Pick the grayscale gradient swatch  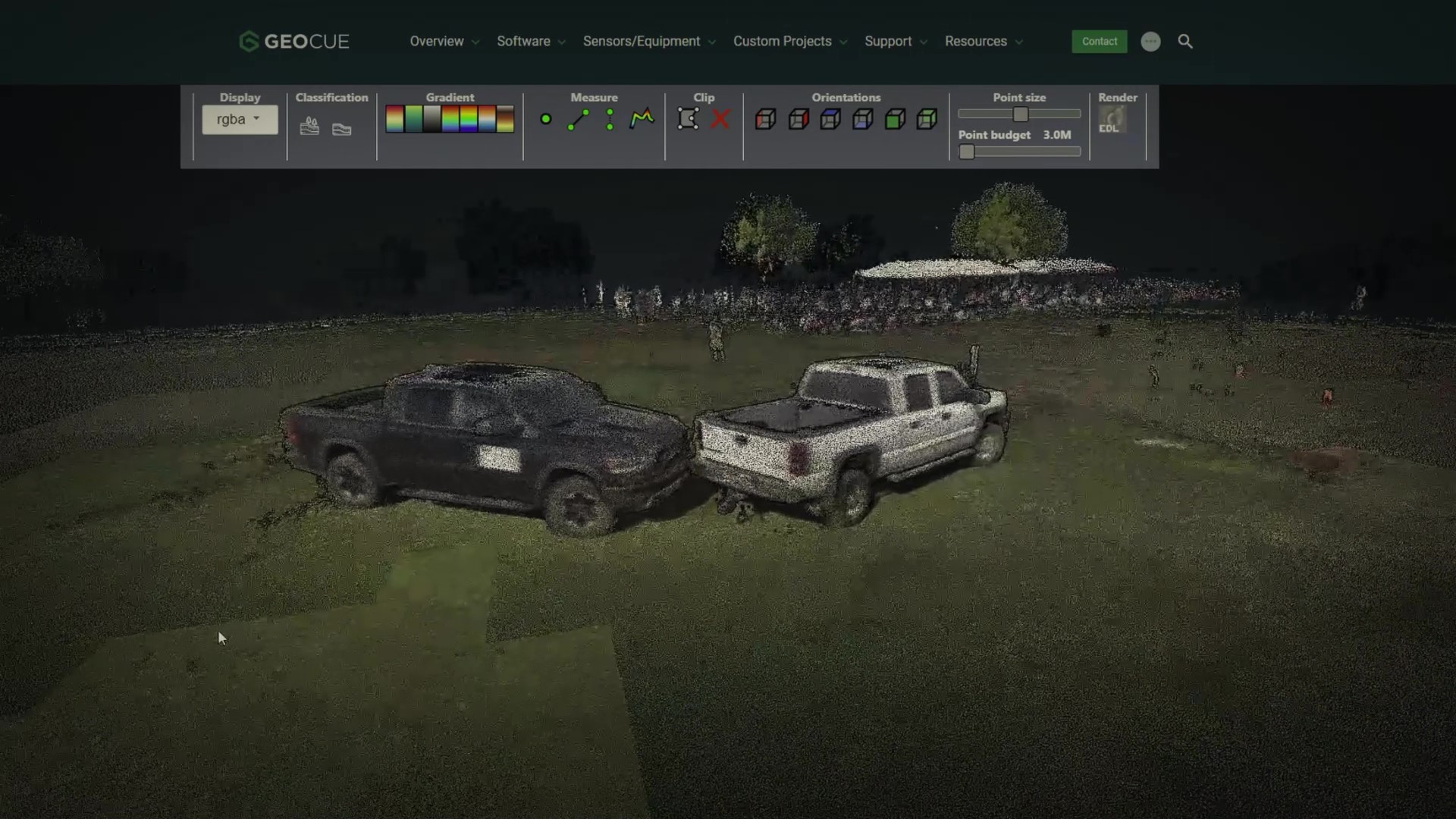(x=431, y=119)
